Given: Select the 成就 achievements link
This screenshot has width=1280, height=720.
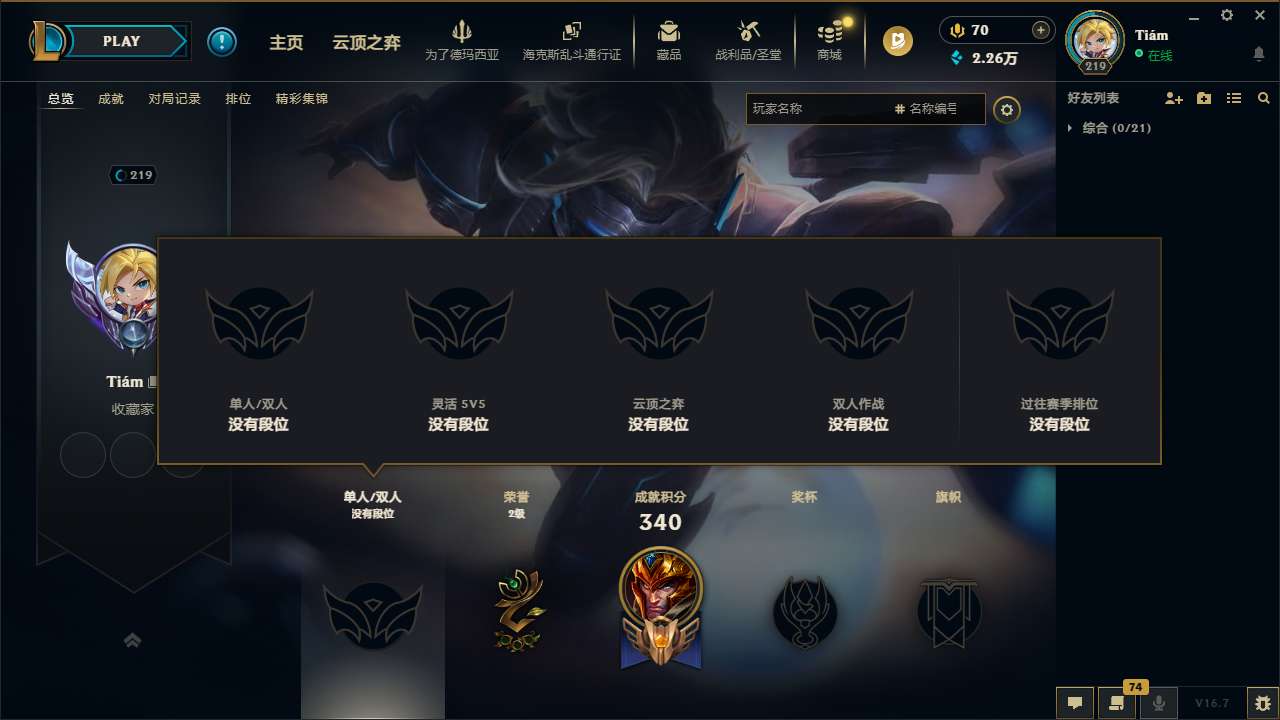Looking at the screenshot, I should tap(110, 98).
